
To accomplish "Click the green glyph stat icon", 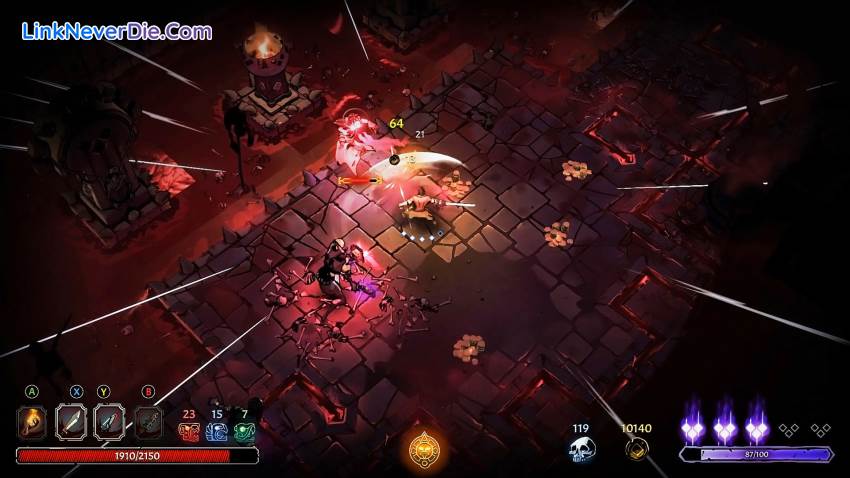I will click(x=245, y=431).
